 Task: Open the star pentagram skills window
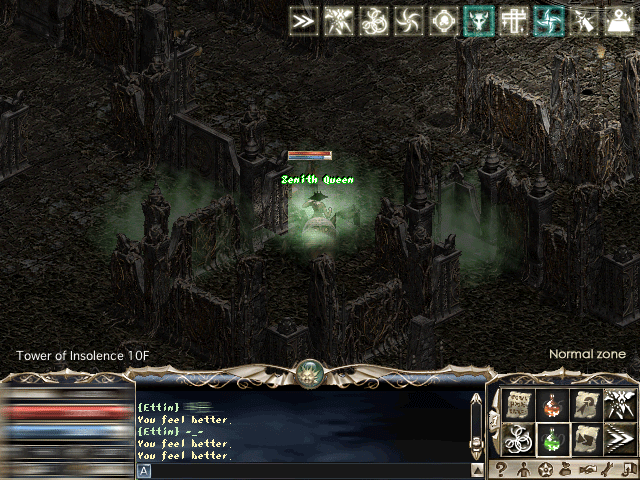click(x=546, y=469)
